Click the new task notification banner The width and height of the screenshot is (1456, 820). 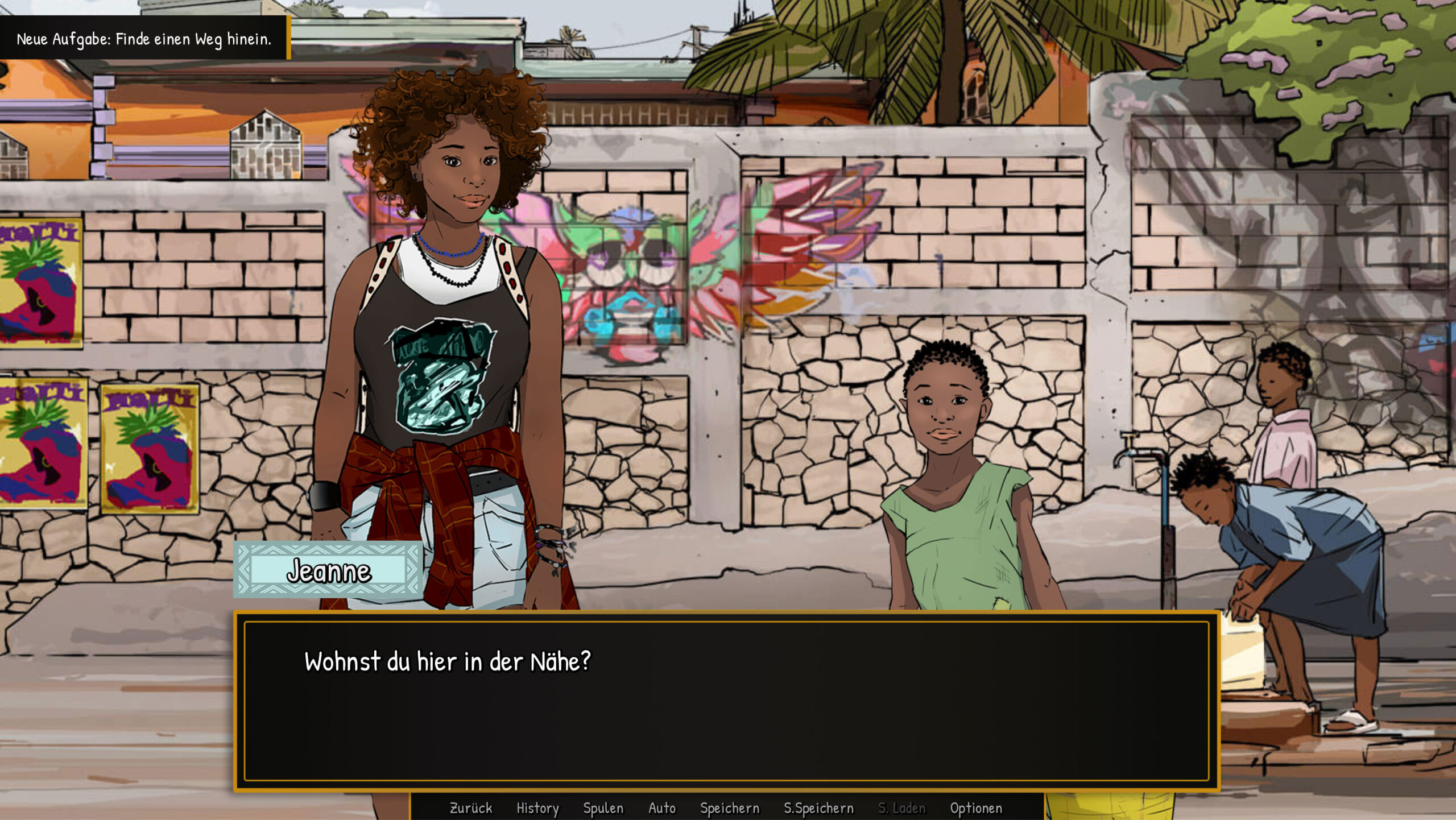[144, 38]
